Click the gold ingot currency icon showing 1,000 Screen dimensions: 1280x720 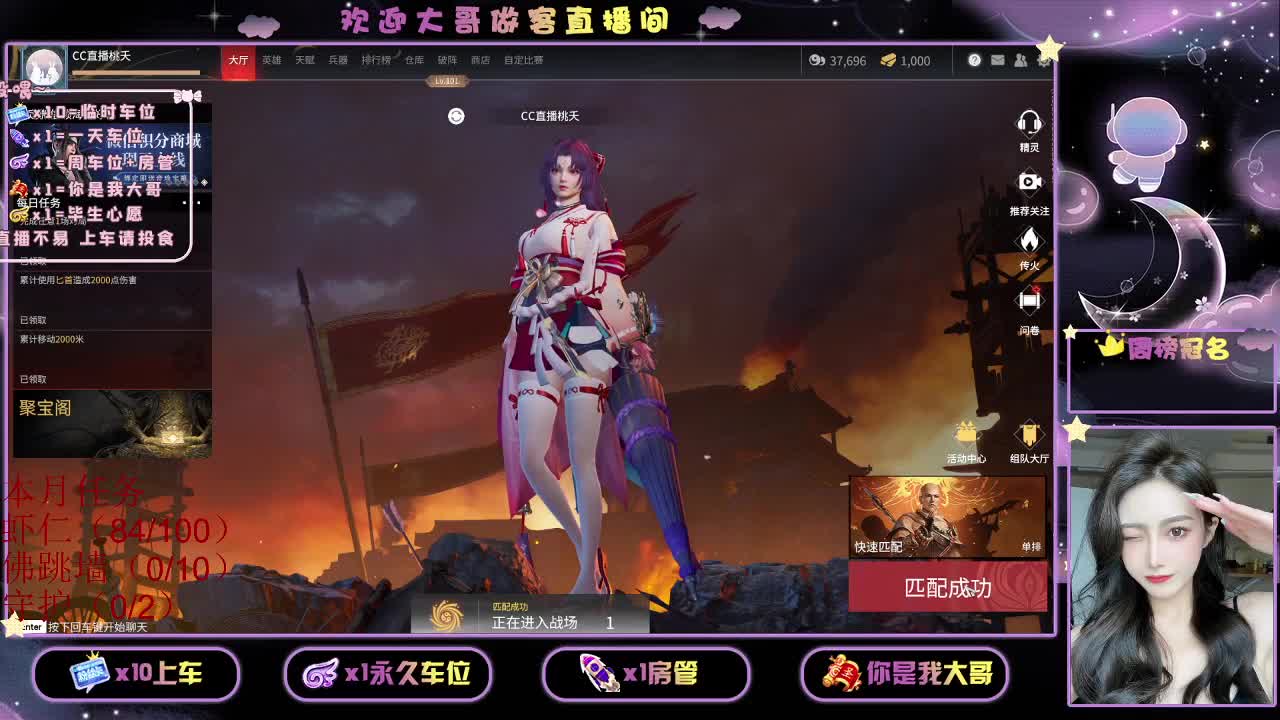pos(888,61)
